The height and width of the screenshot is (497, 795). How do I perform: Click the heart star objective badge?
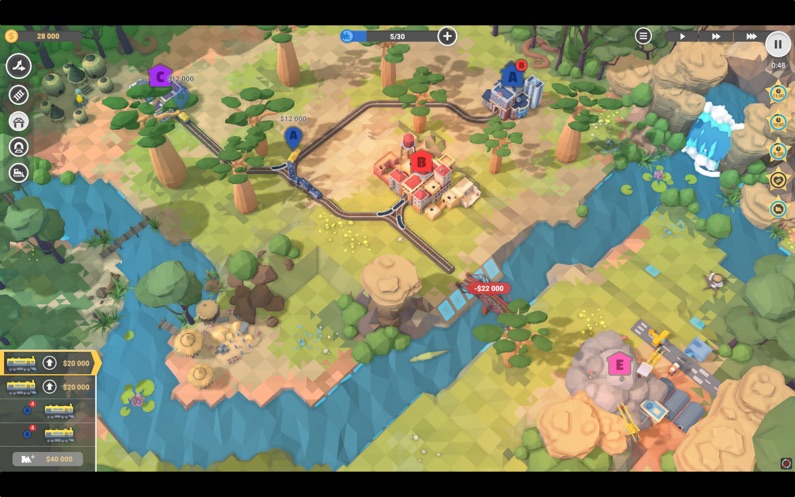tap(777, 180)
